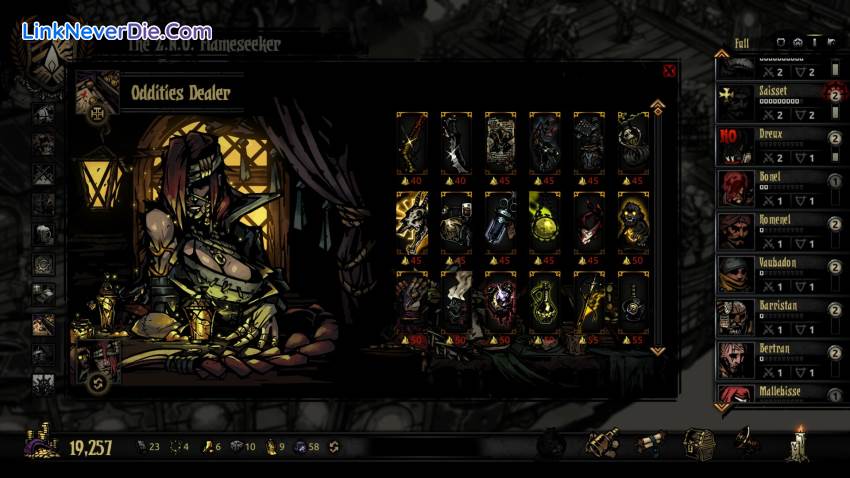Close the Oddities Dealer window
This screenshot has width=850, height=478.
[669, 70]
